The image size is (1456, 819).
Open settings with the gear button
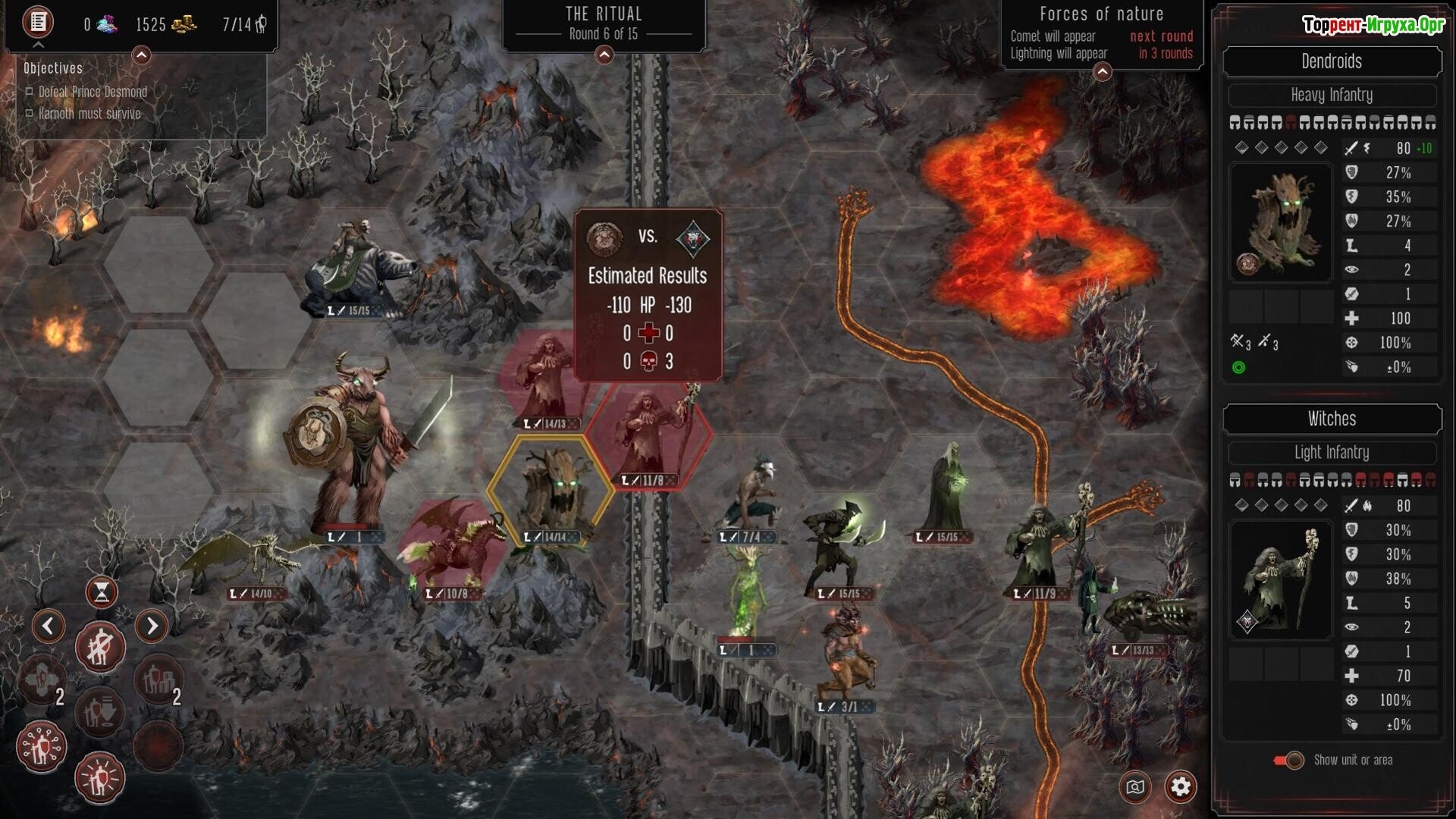click(x=1180, y=787)
